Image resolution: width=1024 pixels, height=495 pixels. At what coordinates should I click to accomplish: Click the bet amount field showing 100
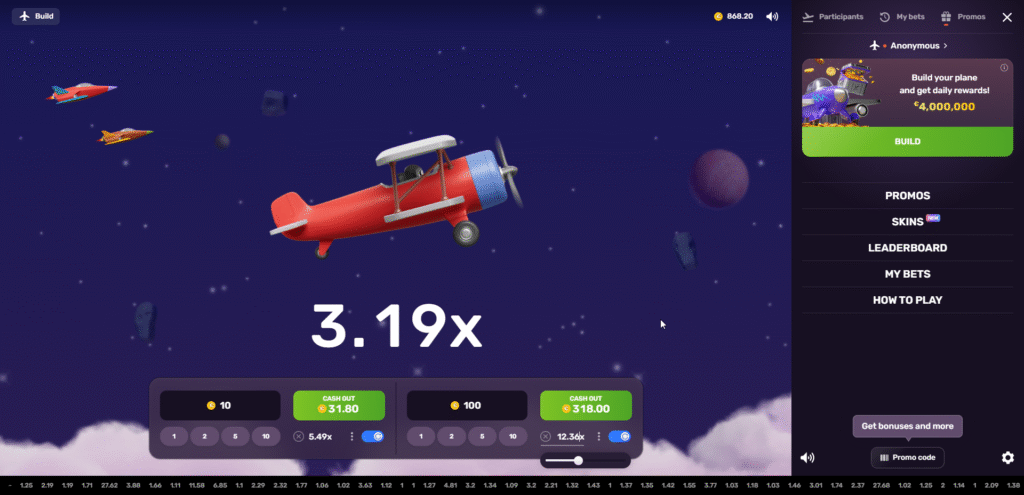point(467,405)
